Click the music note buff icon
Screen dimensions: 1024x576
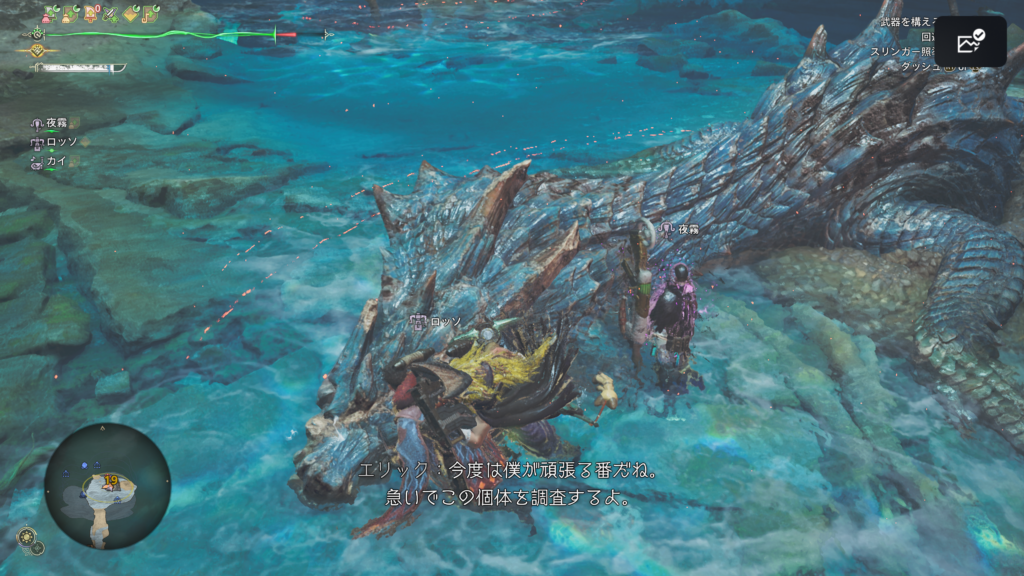151,15
